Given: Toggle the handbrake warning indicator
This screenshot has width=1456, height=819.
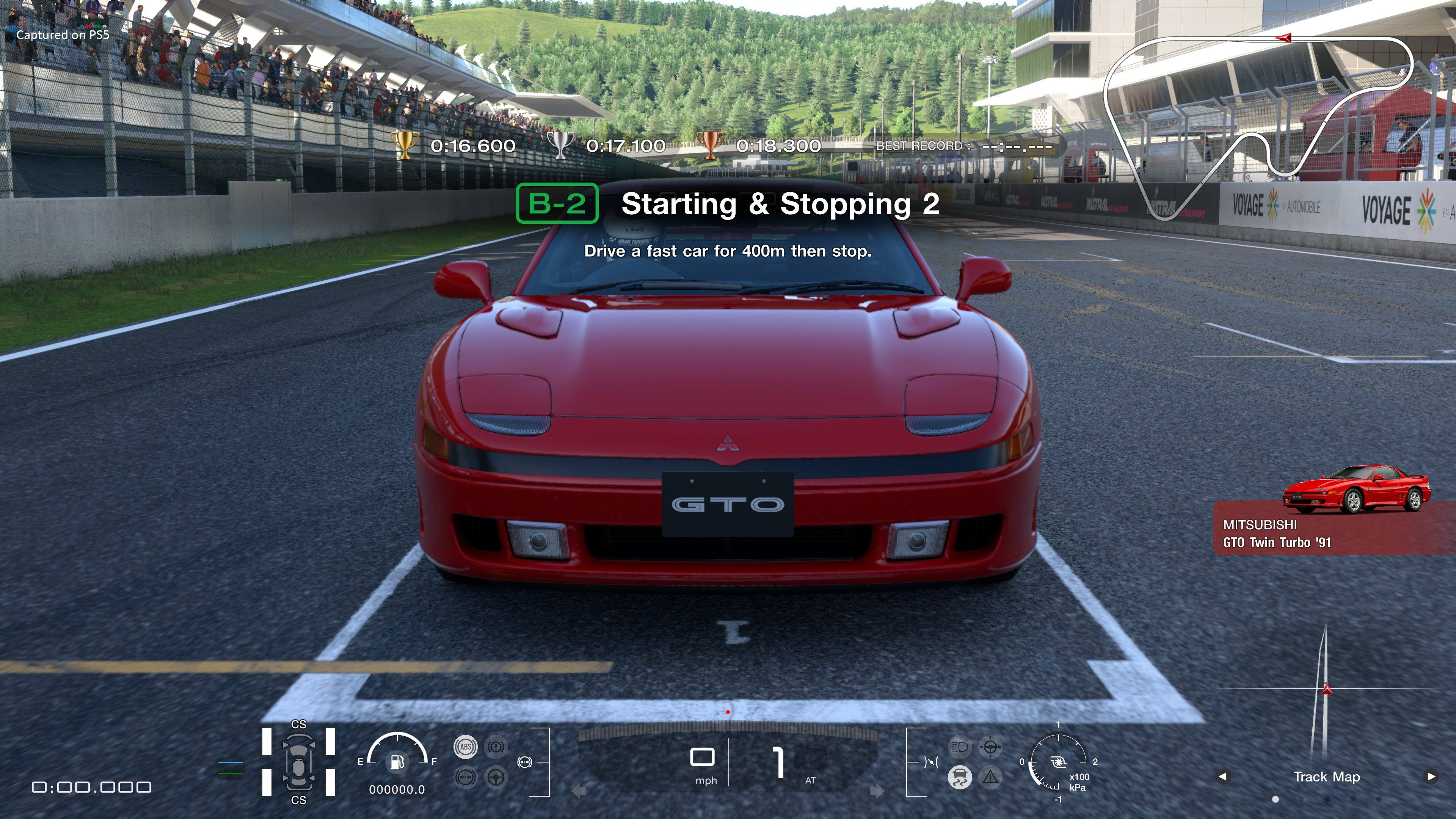Looking at the screenshot, I should [x=496, y=747].
